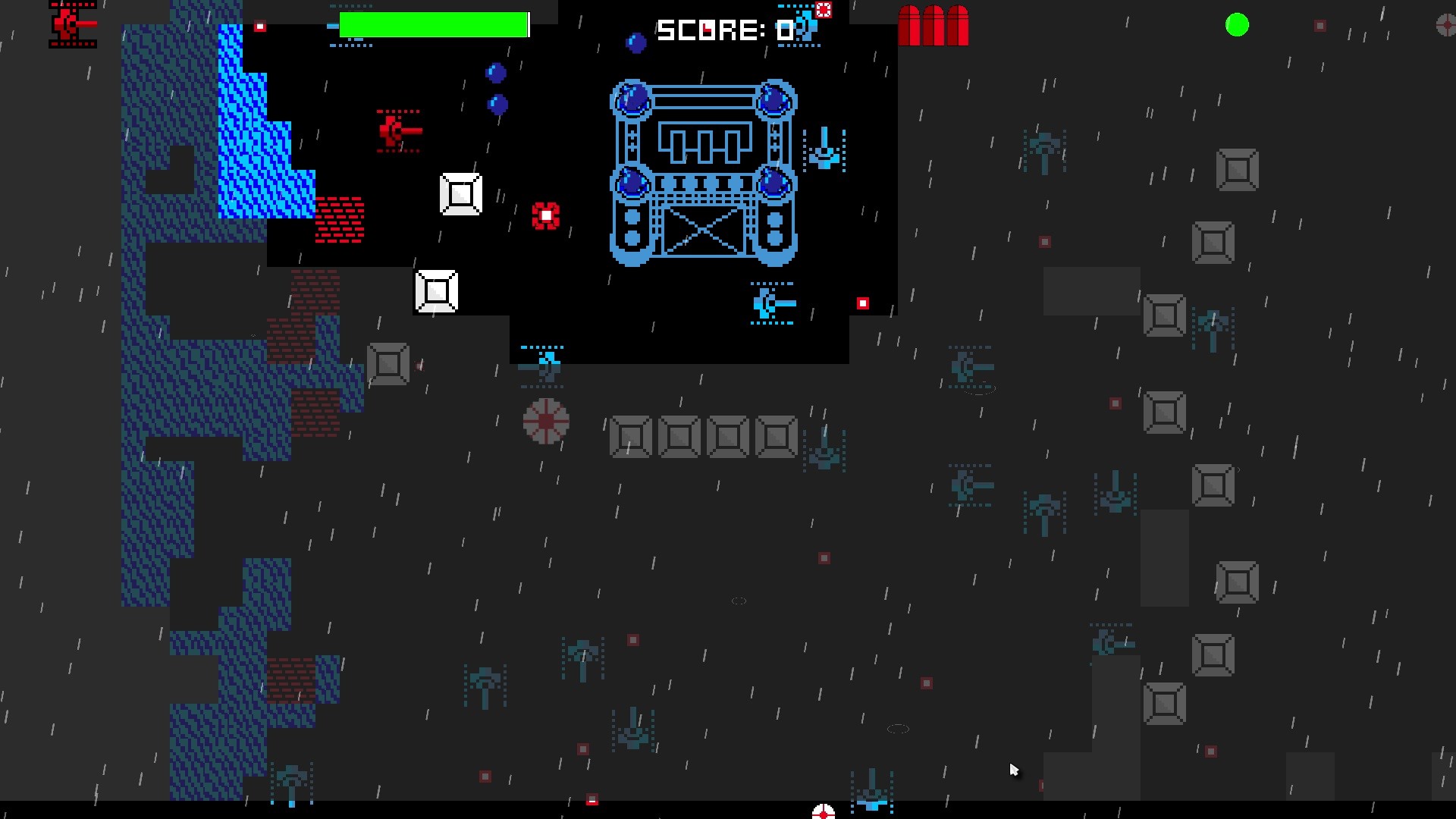Click the green health bar at the top
Viewport: 1456px width, 819px height.
pos(434,24)
